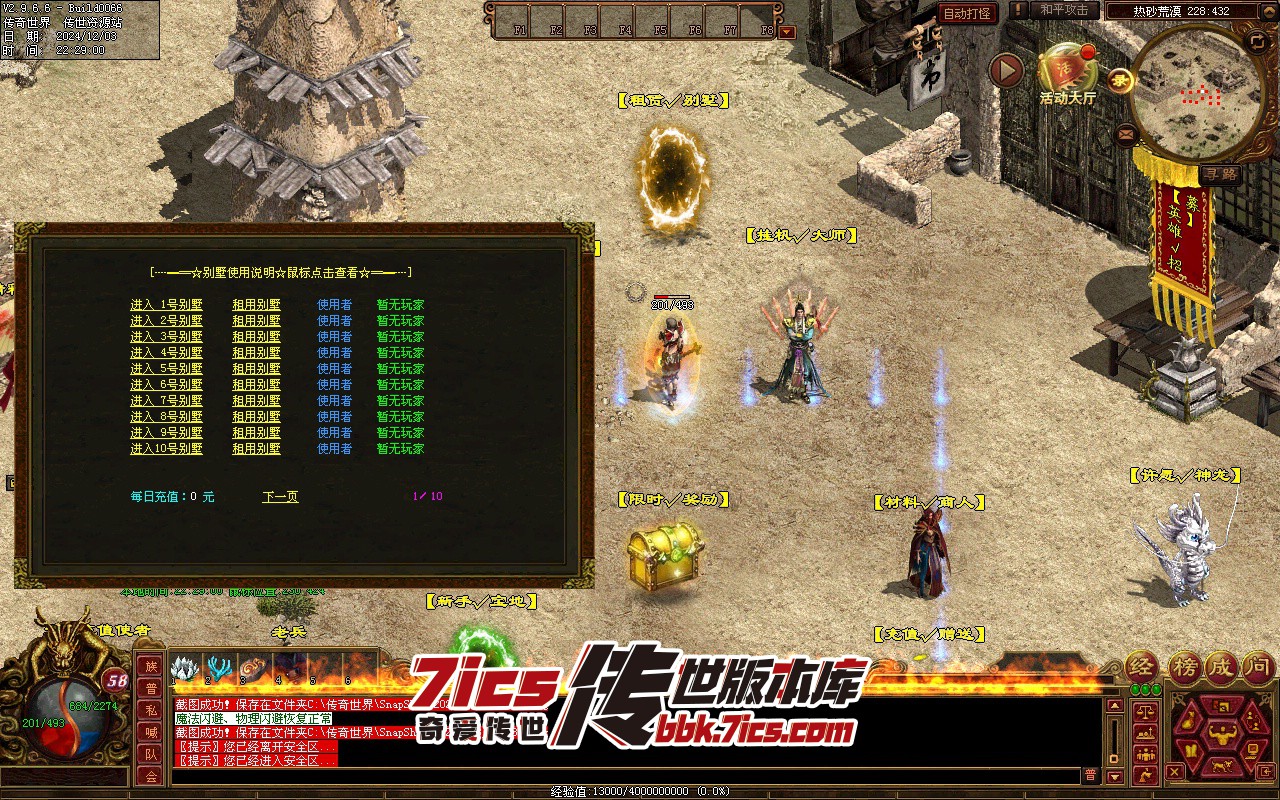Screen dimensions: 1280x800
Task: Open the achievements (成) button
Action: (x=1219, y=666)
